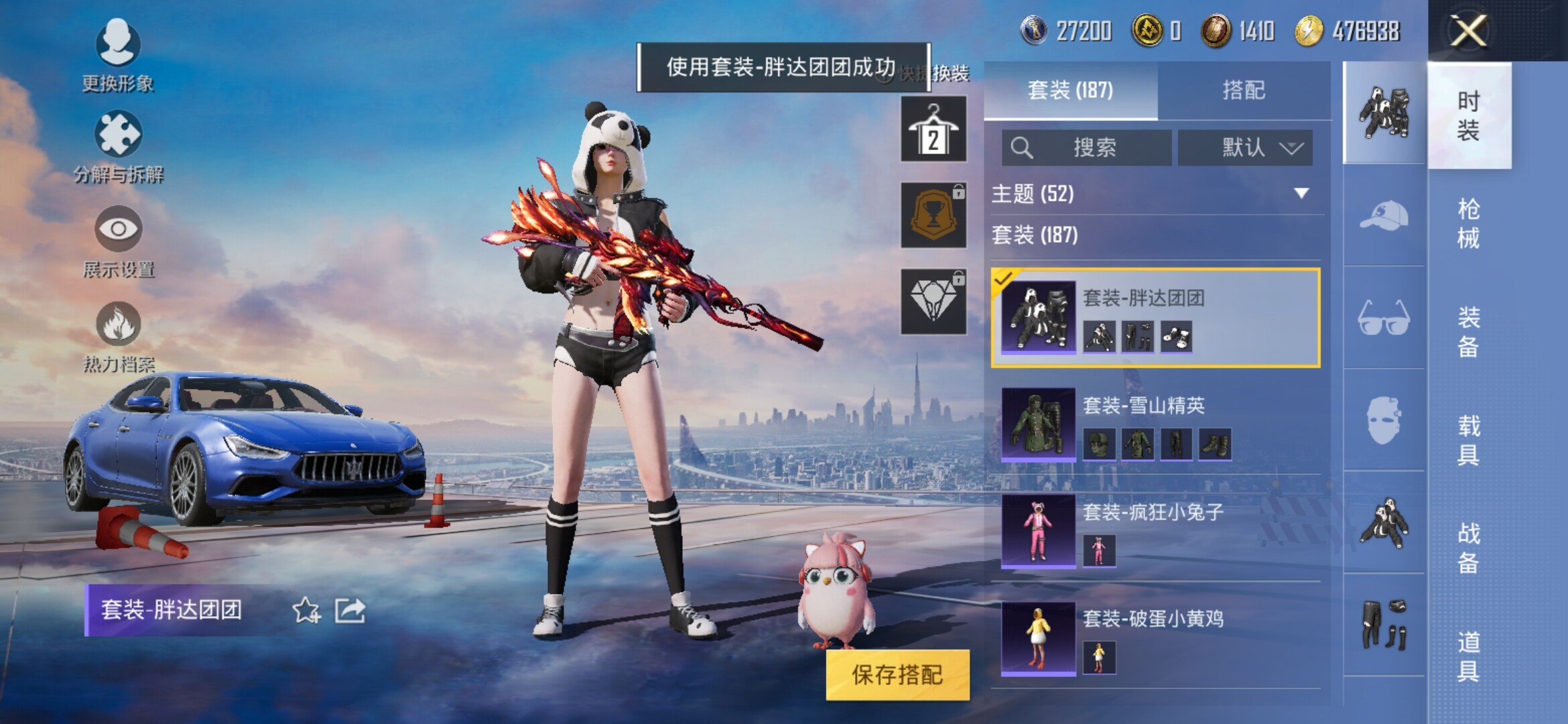The height and width of the screenshot is (724, 1568).
Task: Open 更换形象 change appearance
Action: (118, 55)
